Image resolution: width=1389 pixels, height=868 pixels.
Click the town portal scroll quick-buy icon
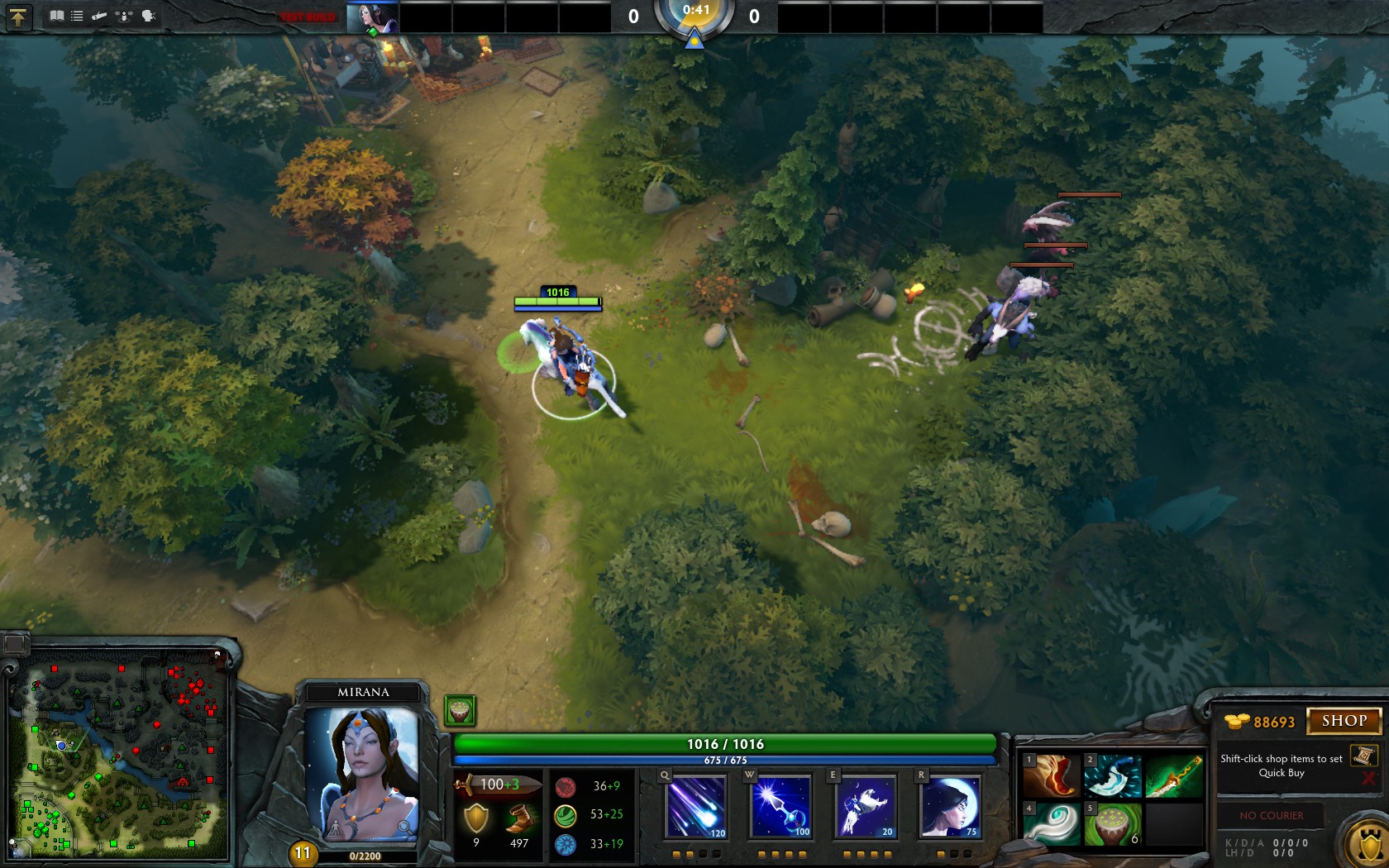(1363, 755)
